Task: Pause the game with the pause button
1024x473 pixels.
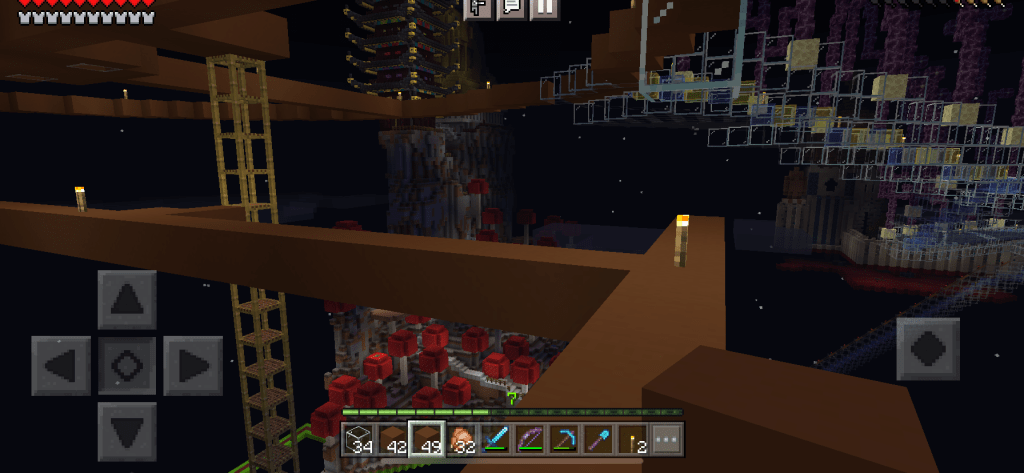Action: click(543, 8)
